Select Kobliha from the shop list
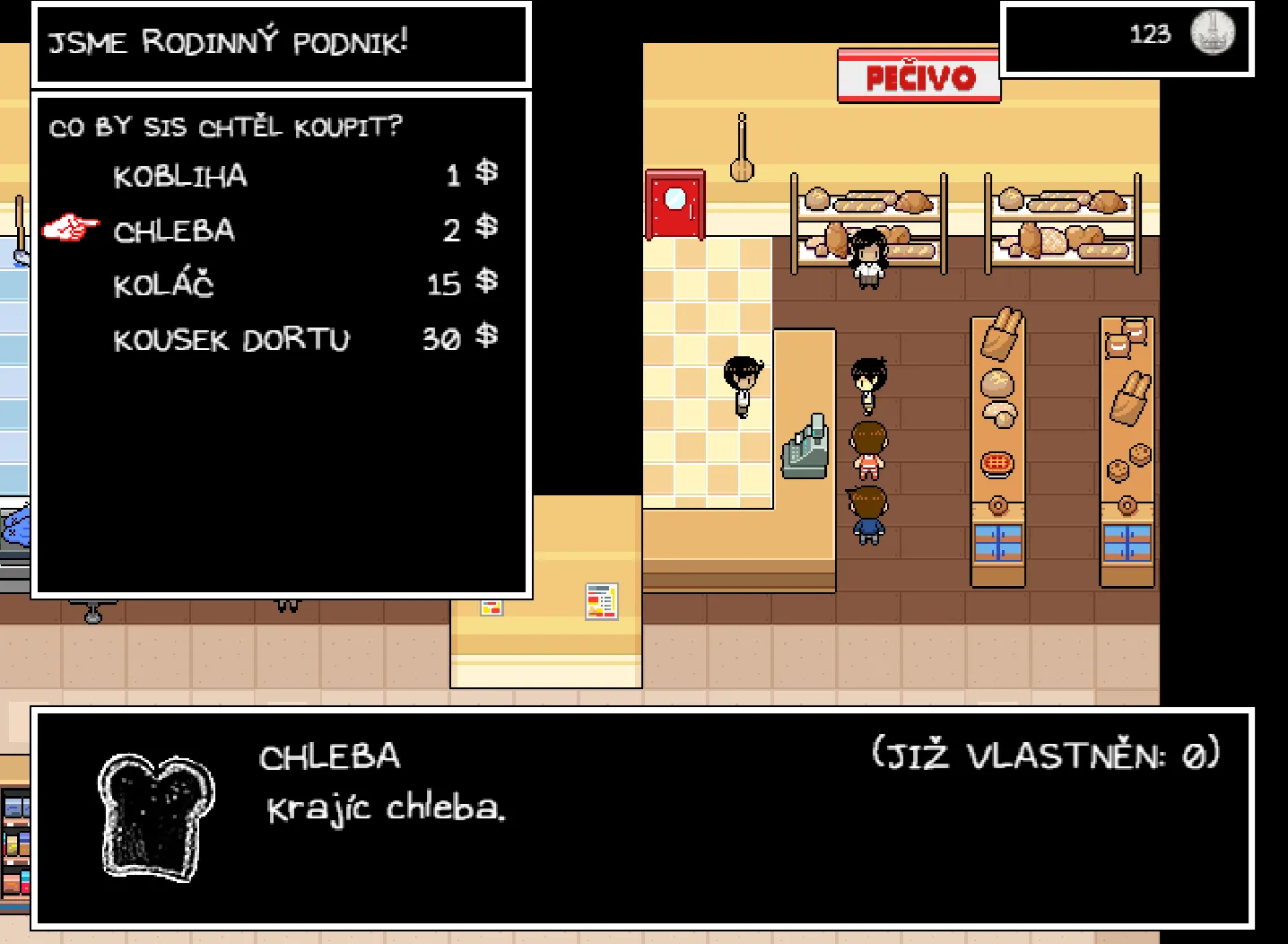The width and height of the screenshot is (1288, 944). coord(180,176)
